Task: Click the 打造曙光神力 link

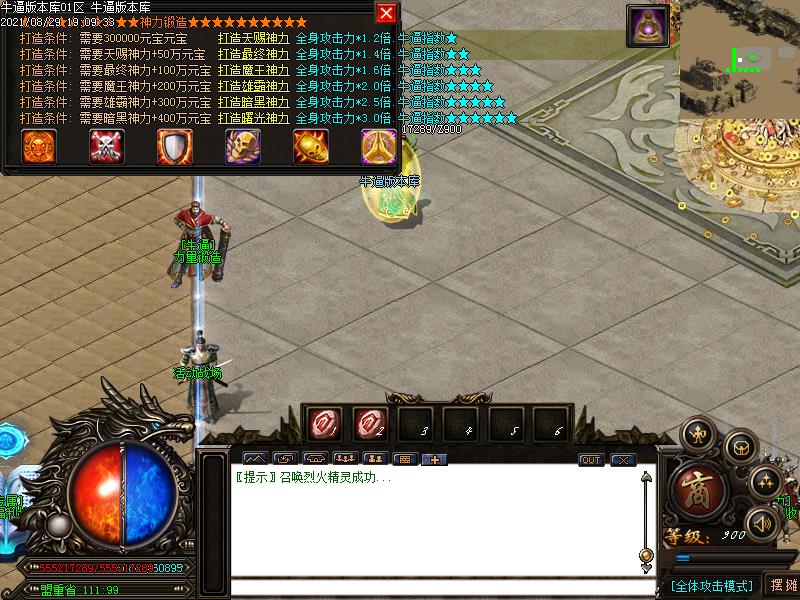Action: click(x=254, y=118)
